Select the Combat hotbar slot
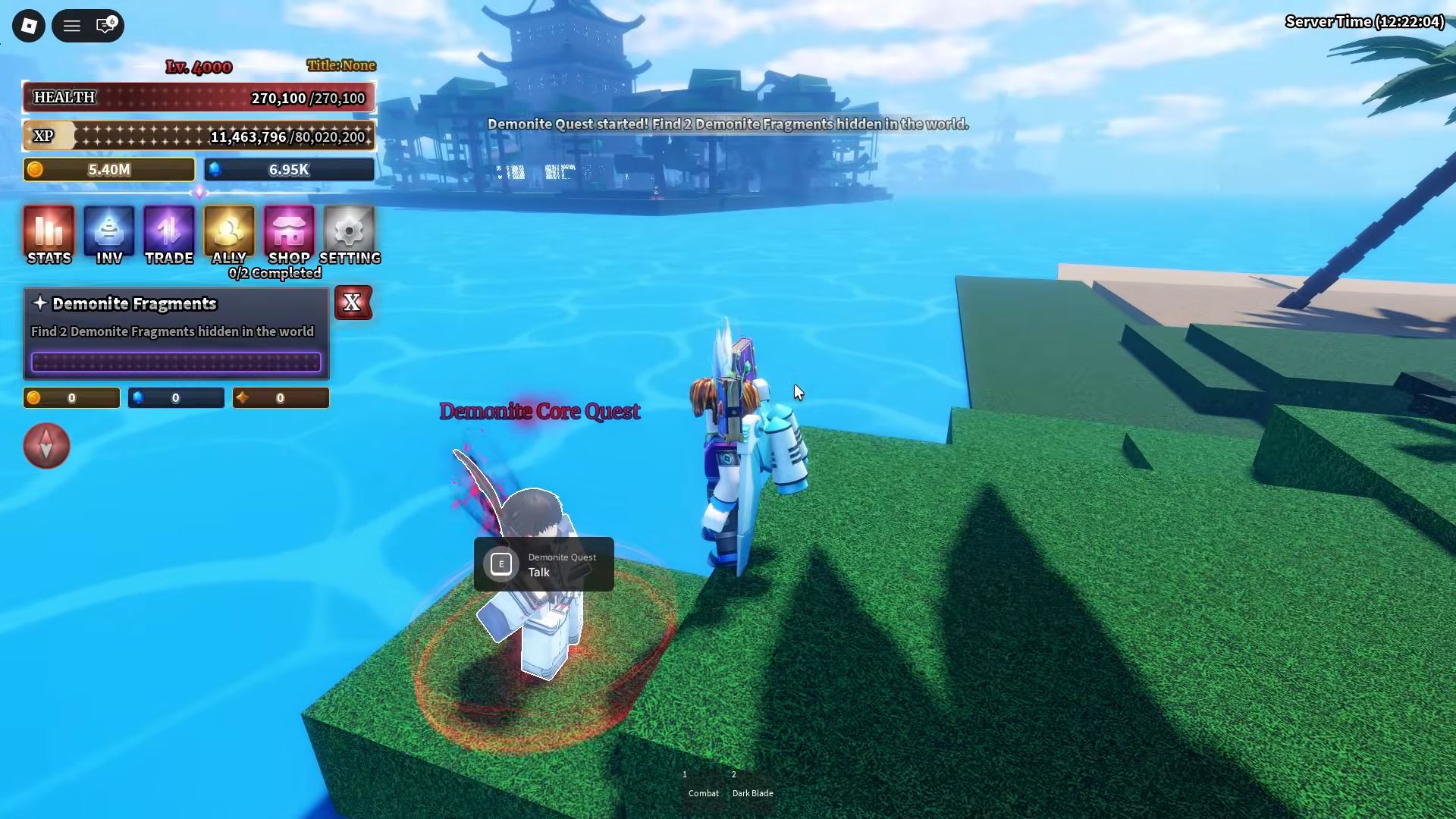The height and width of the screenshot is (819, 1456). pyautogui.click(x=703, y=786)
